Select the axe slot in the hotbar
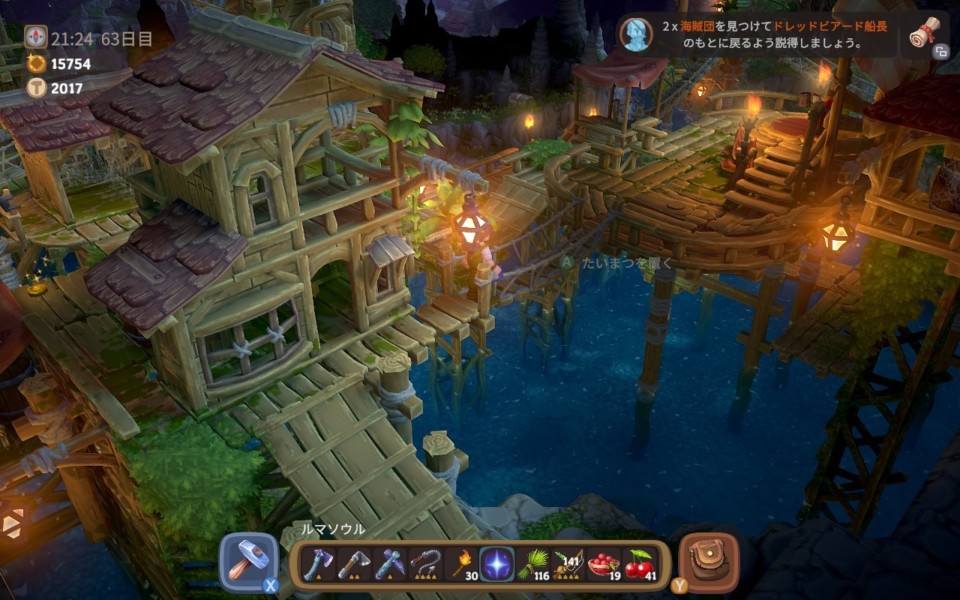Image resolution: width=960 pixels, height=600 pixels. tap(319, 563)
